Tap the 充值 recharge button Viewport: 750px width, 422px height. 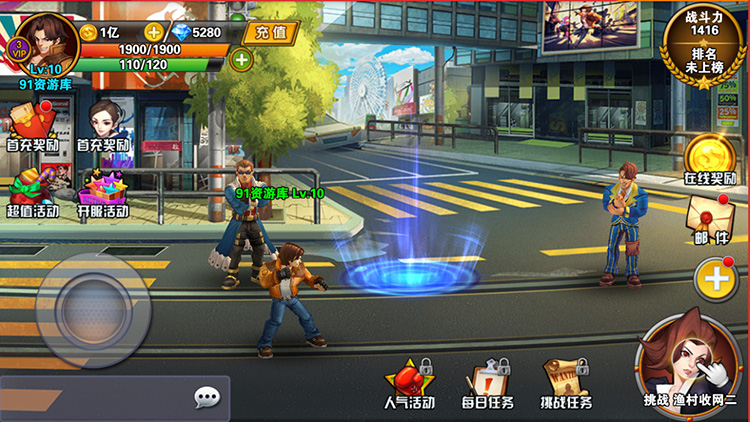[x=270, y=32]
